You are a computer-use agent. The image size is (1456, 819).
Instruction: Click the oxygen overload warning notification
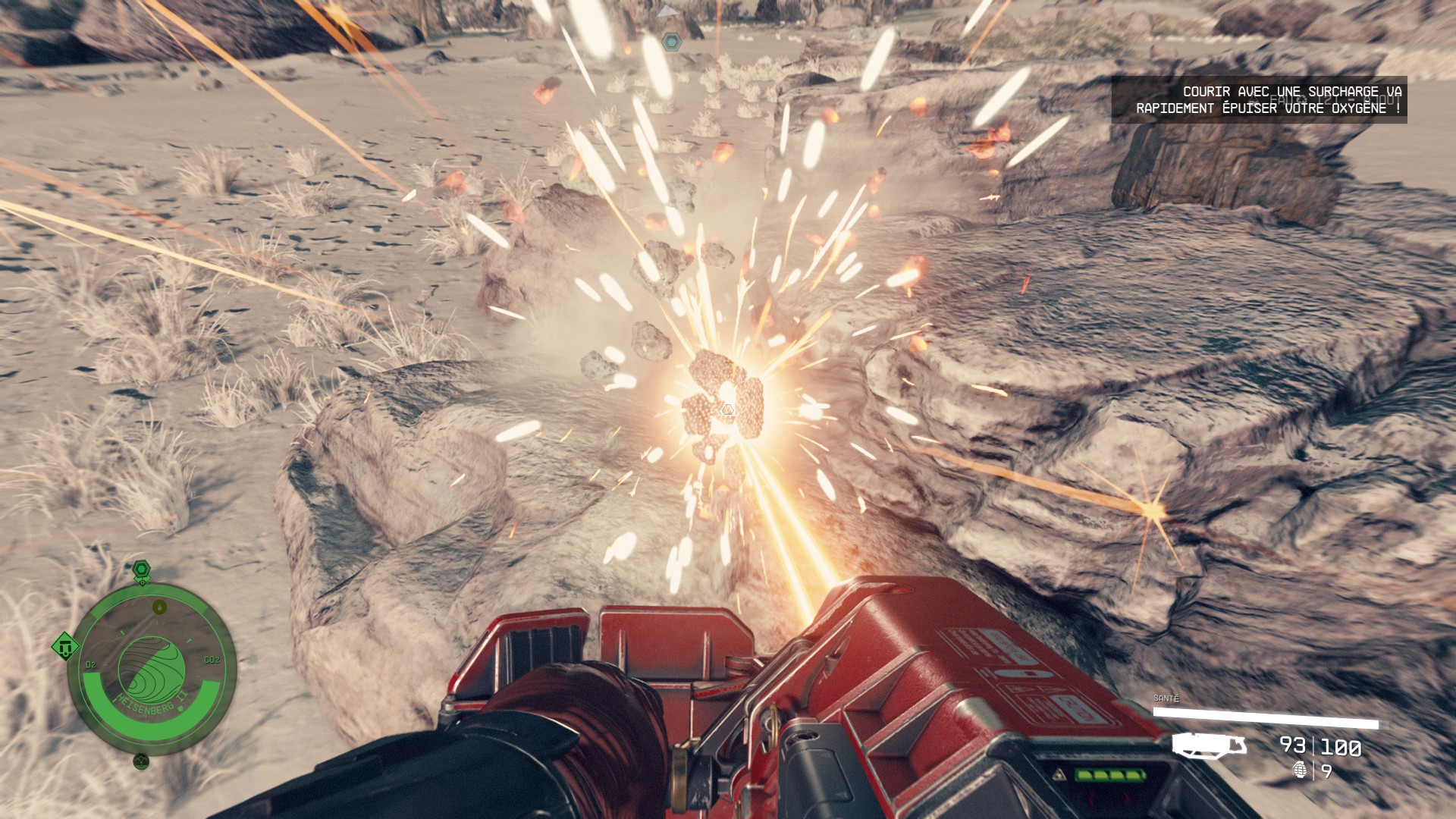[x=1259, y=99]
